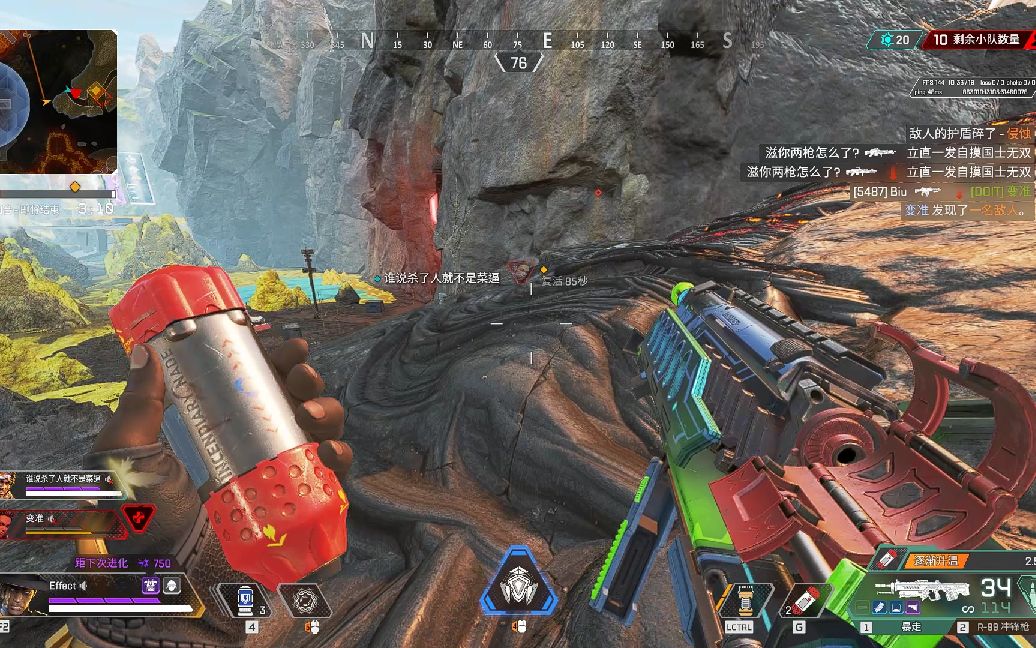Viewport: 1036px width, 648px height.
Task: Trigger the ultimate ability hexagon icon
Action: [x=517, y=582]
